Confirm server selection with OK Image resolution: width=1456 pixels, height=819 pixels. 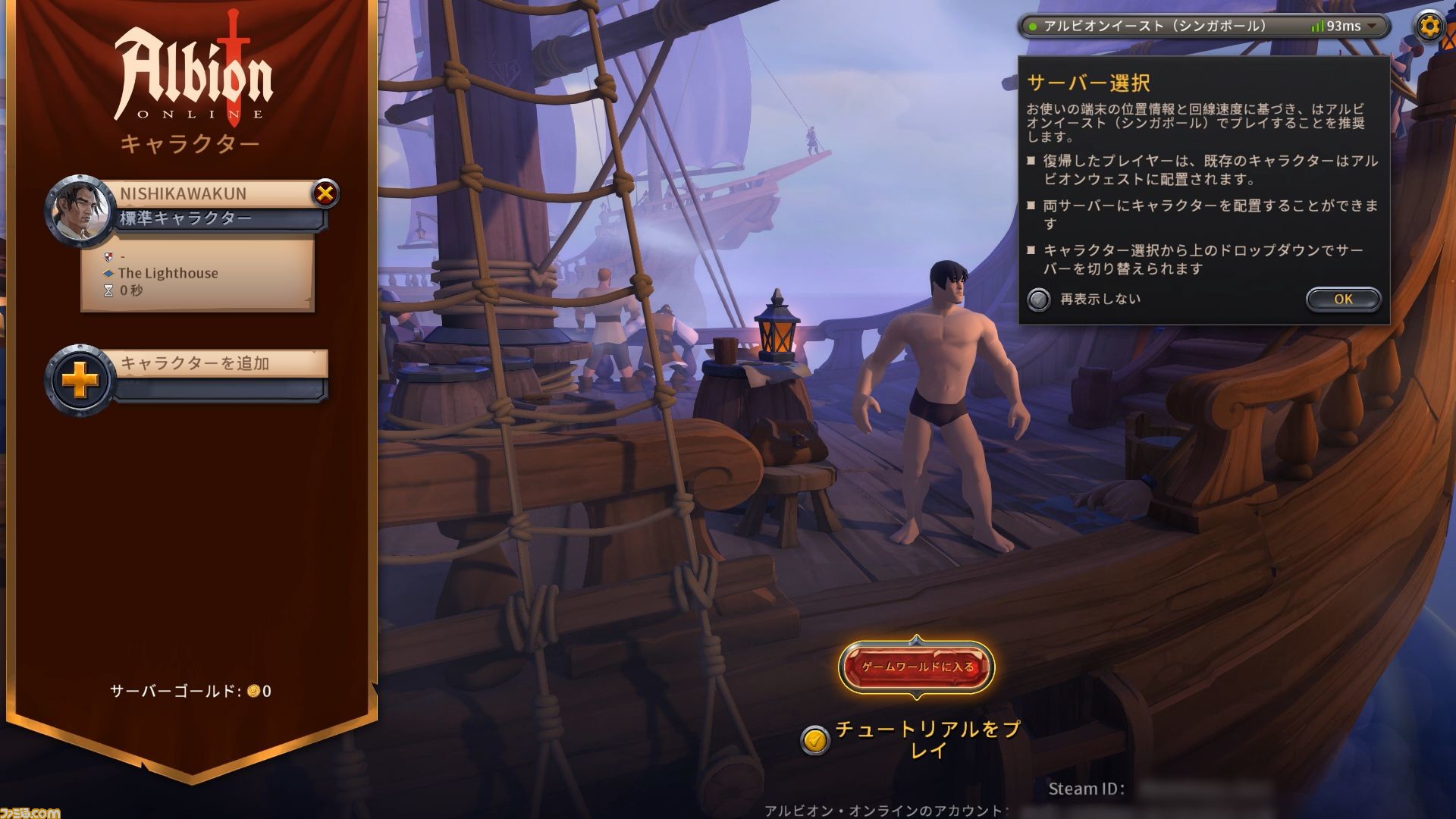[1342, 299]
